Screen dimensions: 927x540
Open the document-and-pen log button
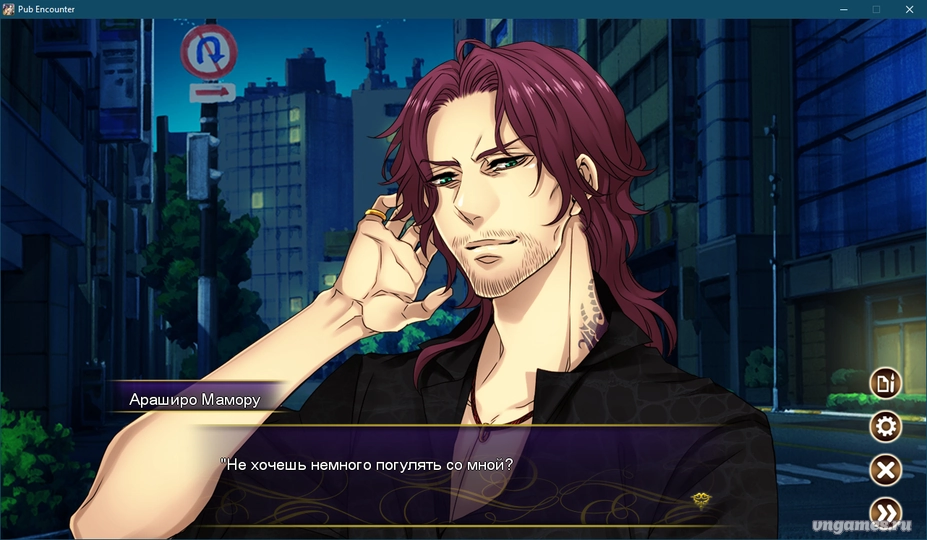885,382
